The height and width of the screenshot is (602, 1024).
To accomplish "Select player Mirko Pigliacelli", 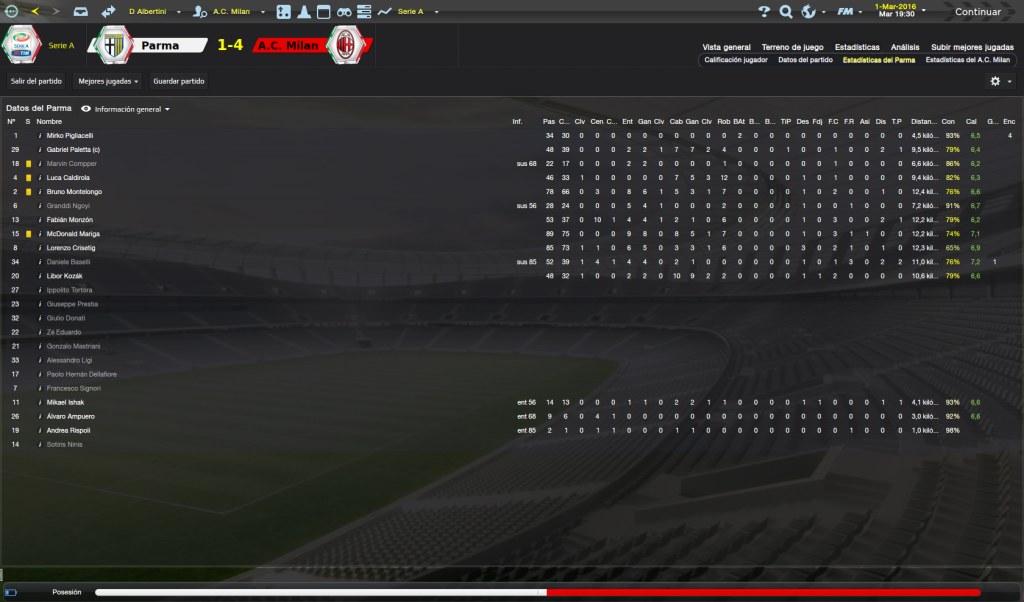I will pyautogui.click(x=70, y=135).
